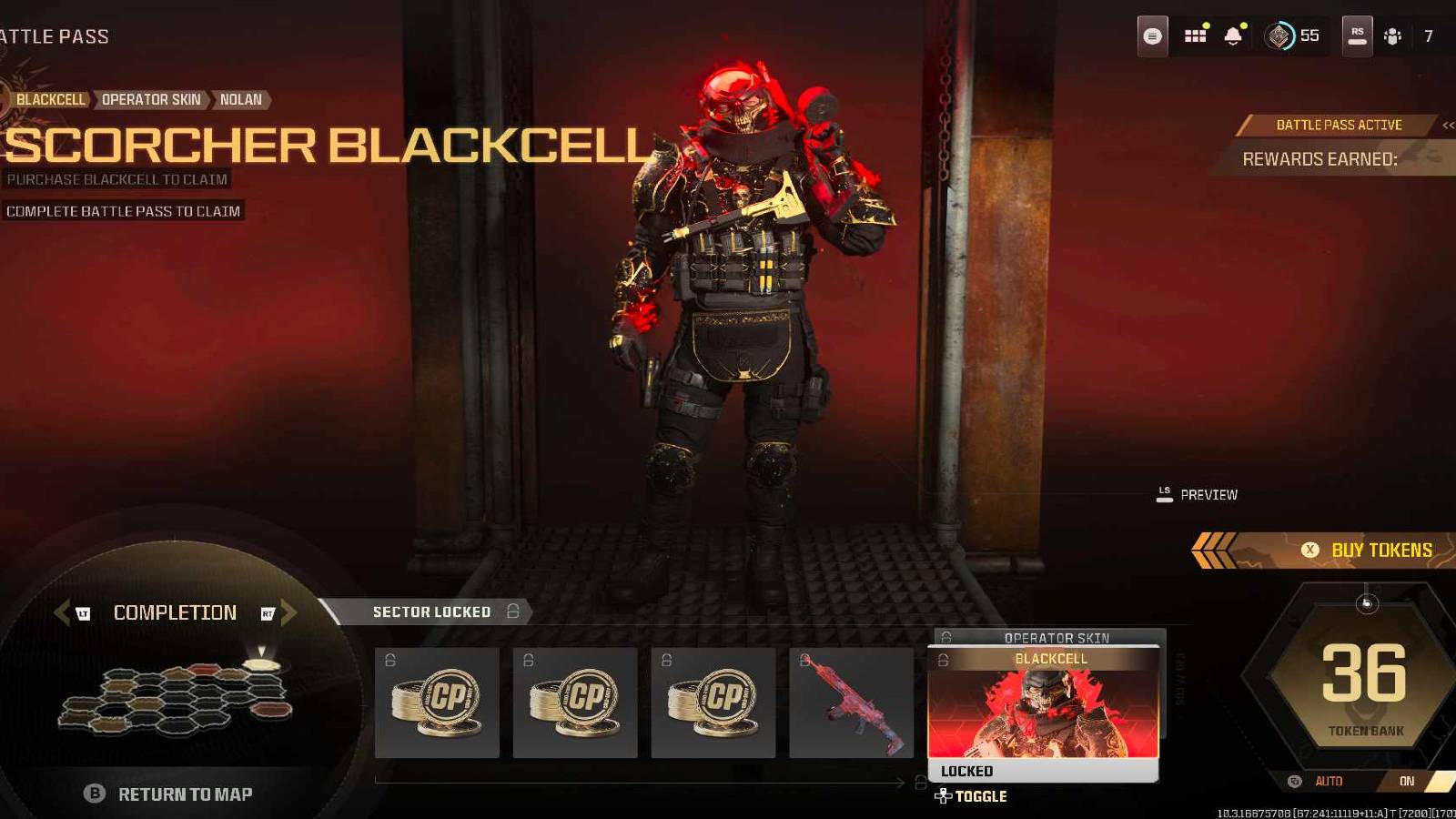The width and height of the screenshot is (1456, 819).
Task: Click the right arrow beside Completion
Action: pyautogui.click(x=288, y=612)
